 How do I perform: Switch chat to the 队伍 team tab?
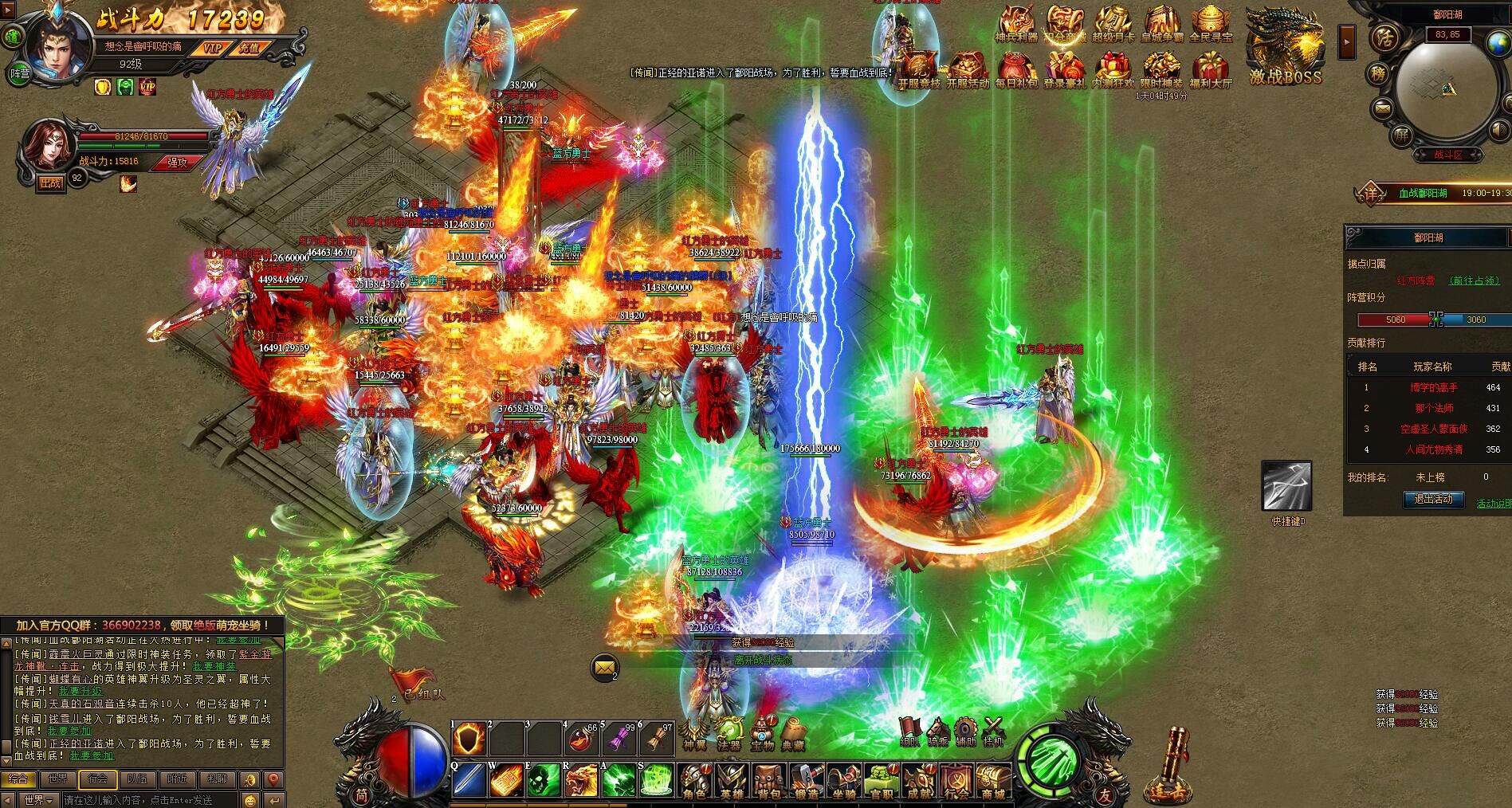coord(137,779)
